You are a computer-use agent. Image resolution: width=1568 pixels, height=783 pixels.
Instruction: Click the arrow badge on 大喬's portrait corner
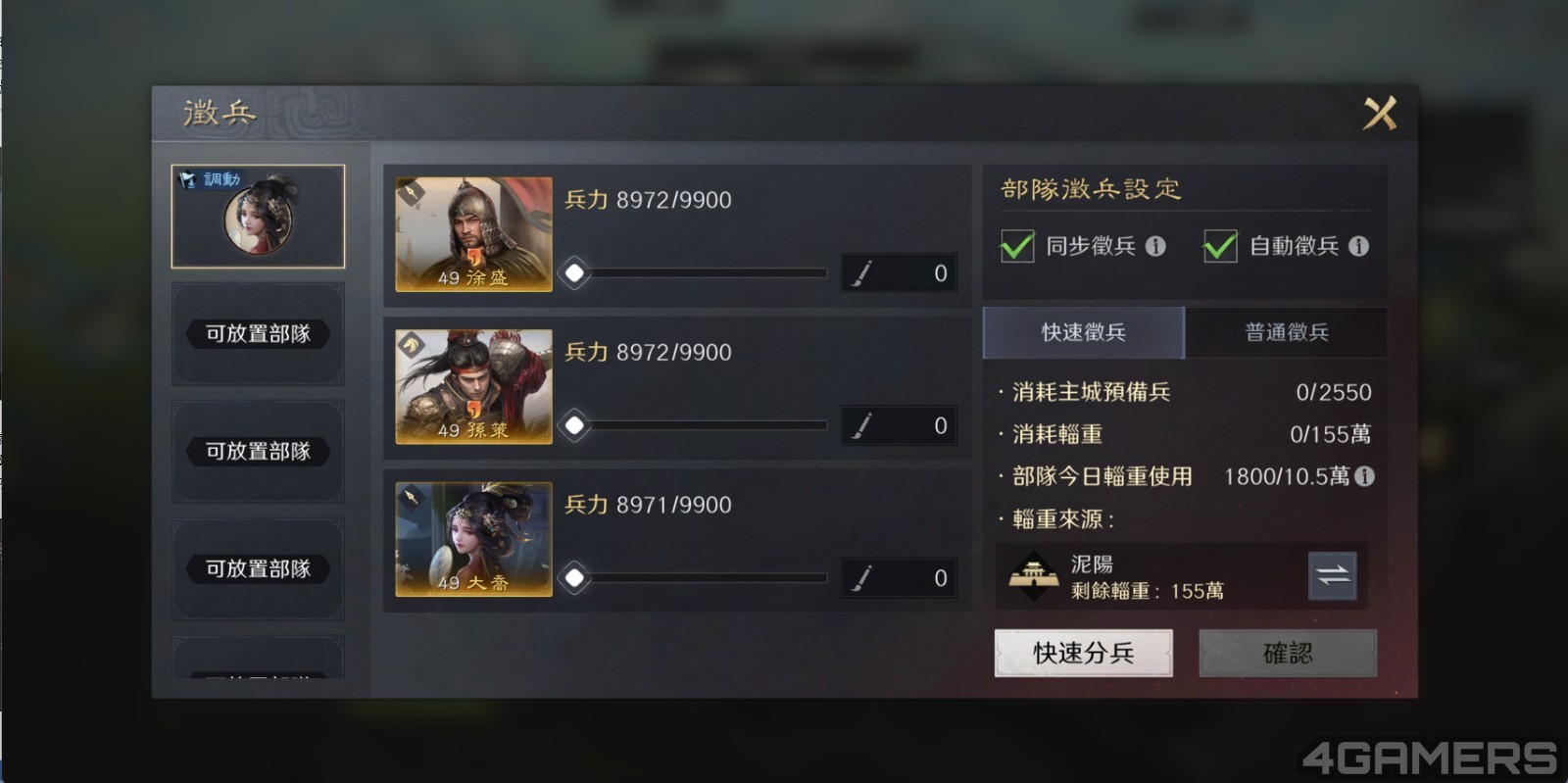tap(412, 497)
